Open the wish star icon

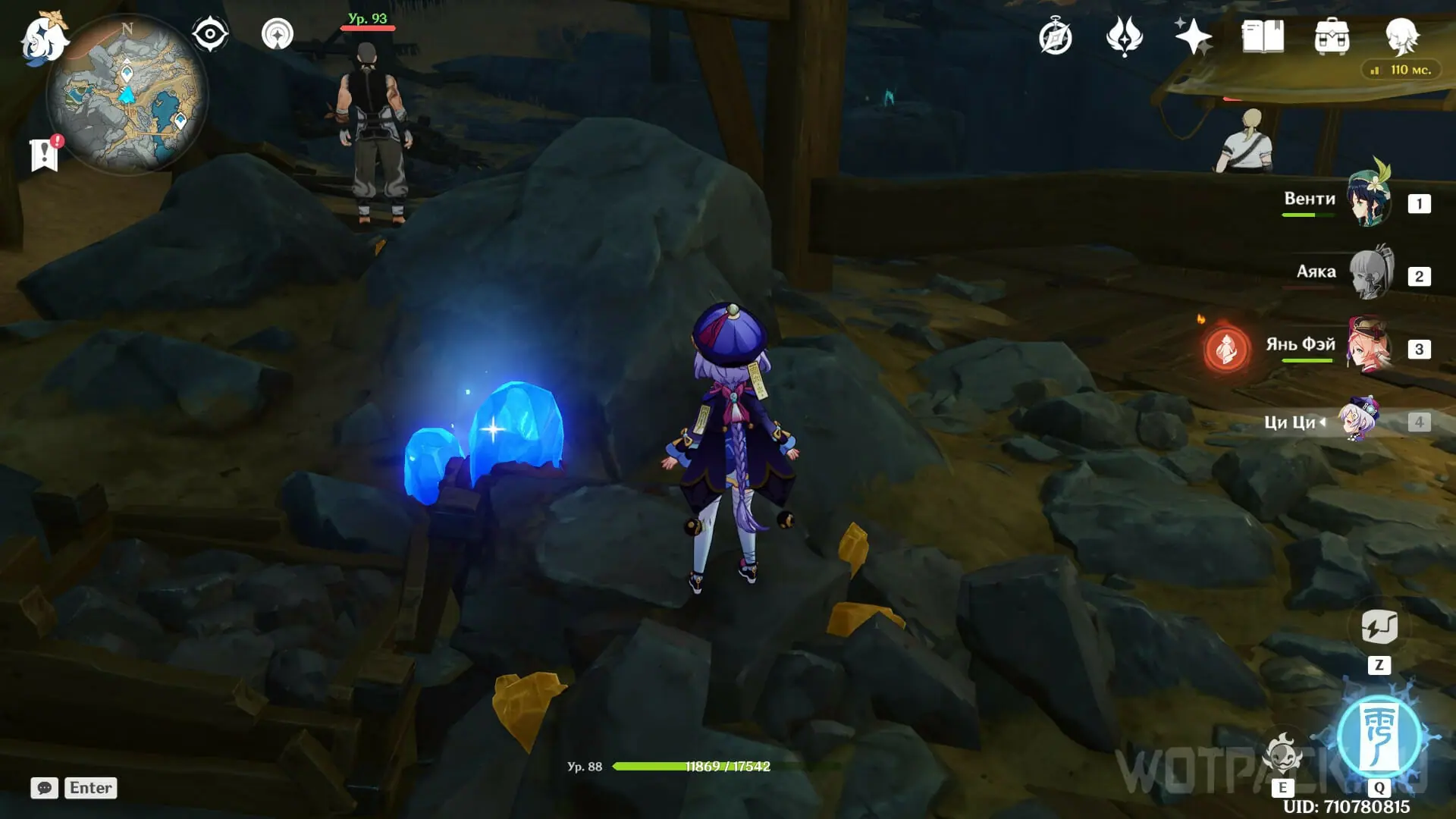click(1192, 36)
